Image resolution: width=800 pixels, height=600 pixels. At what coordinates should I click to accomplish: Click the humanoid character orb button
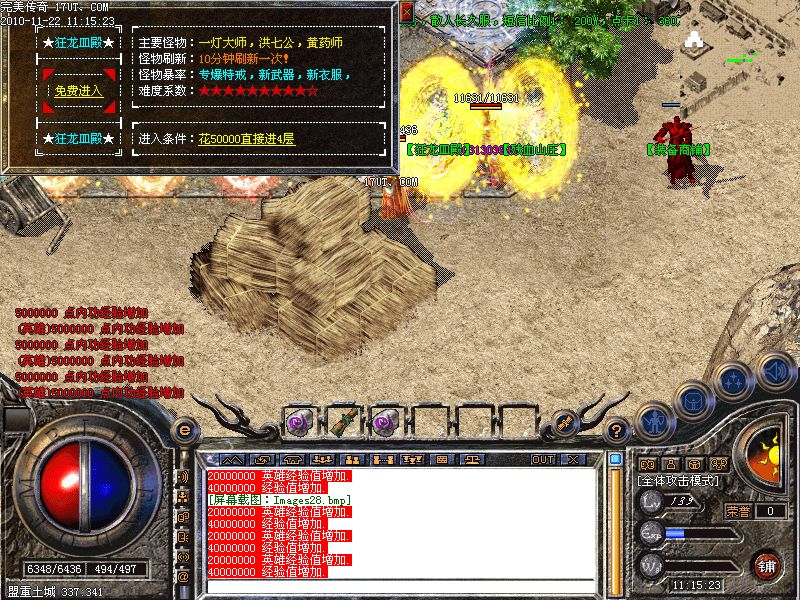pyautogui.click(x=654, y=420)
